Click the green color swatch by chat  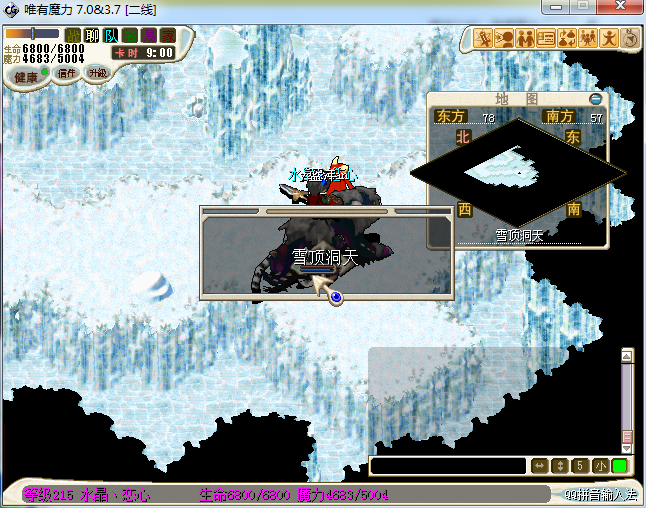[620, 466]
